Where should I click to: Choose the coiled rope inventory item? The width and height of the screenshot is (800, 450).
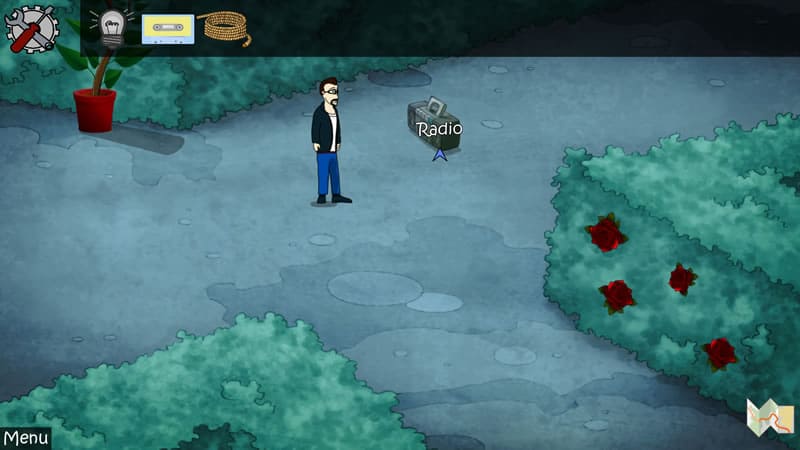226,28
